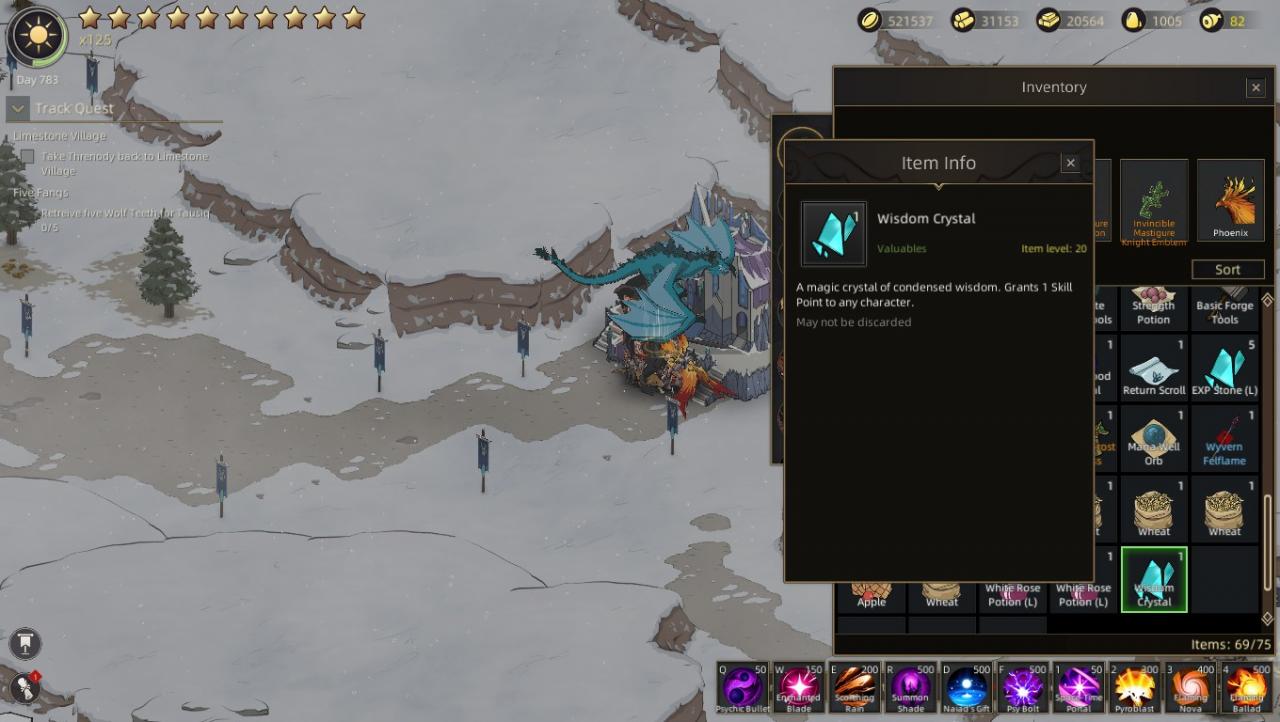This screenshot has height=722, width=1280.
Task: Collapse the Track Quest panel
Action: (x=18, y=108)
